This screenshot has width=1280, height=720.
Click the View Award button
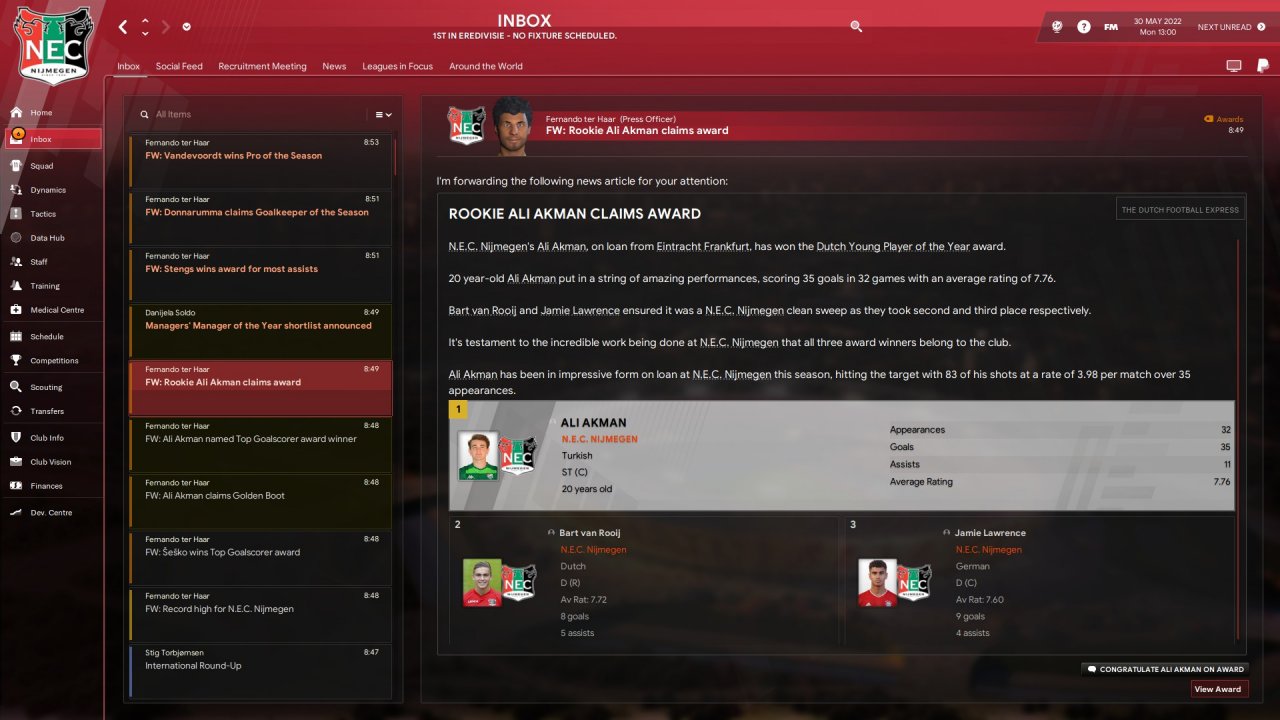(1218, 689)
